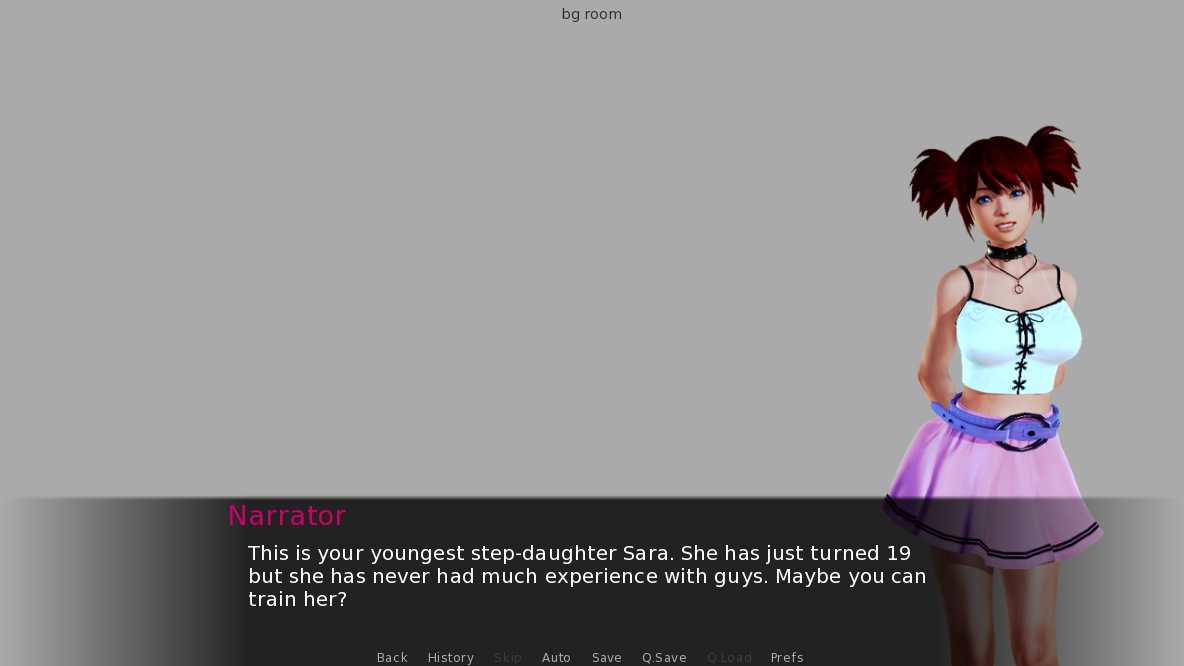Screen dimensions: 1184x666
Task: Open the Save menu
Action: coord(606,657)
